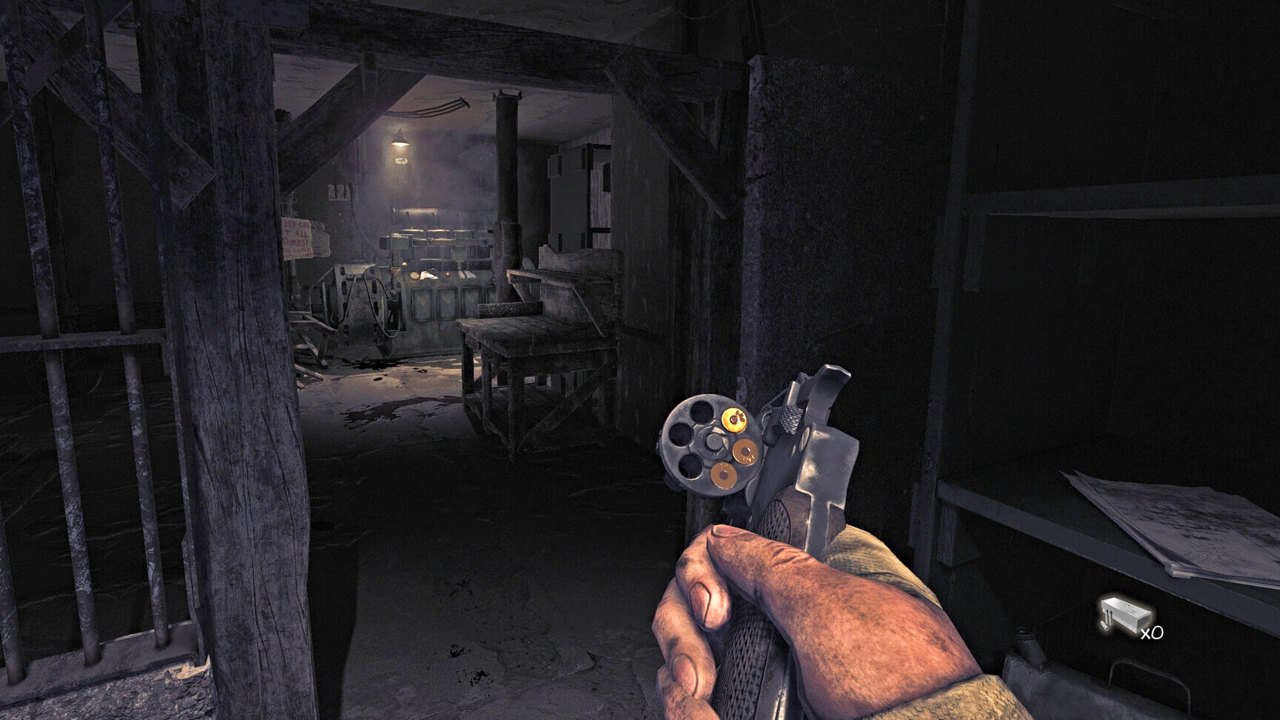Image resolution: width=1280 pixels, height=720 pixels.
Task: Click the brass primer of the center cartridge
Action: [x=746, y=450]
